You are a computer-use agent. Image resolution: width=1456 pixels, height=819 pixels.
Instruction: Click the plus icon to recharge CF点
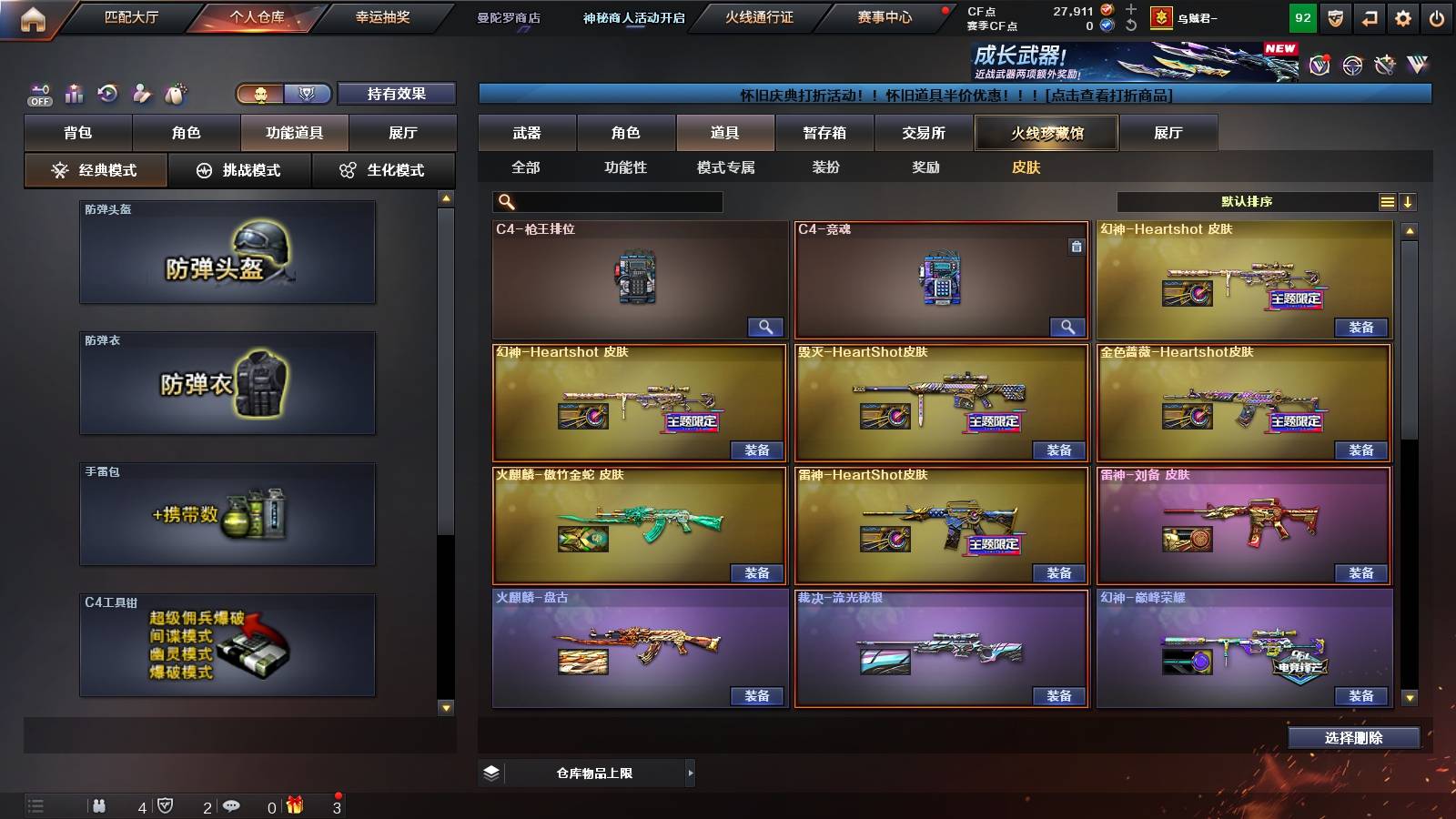(x=1131, y=9)
